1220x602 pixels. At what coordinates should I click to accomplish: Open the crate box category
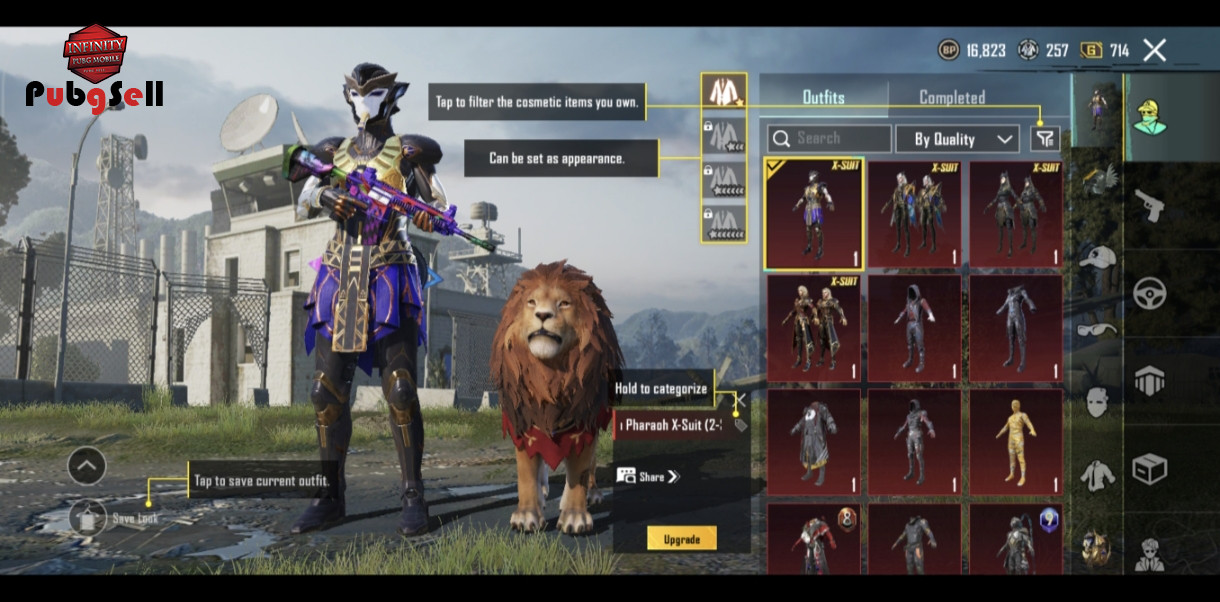click(x=1148, y=468)
